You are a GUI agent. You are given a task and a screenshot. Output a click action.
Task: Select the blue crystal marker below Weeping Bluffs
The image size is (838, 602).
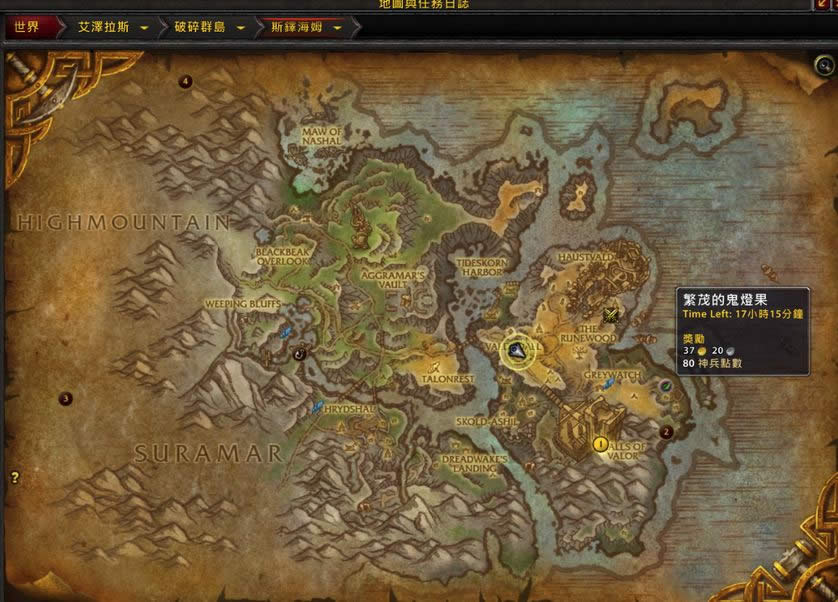[287, 330]
